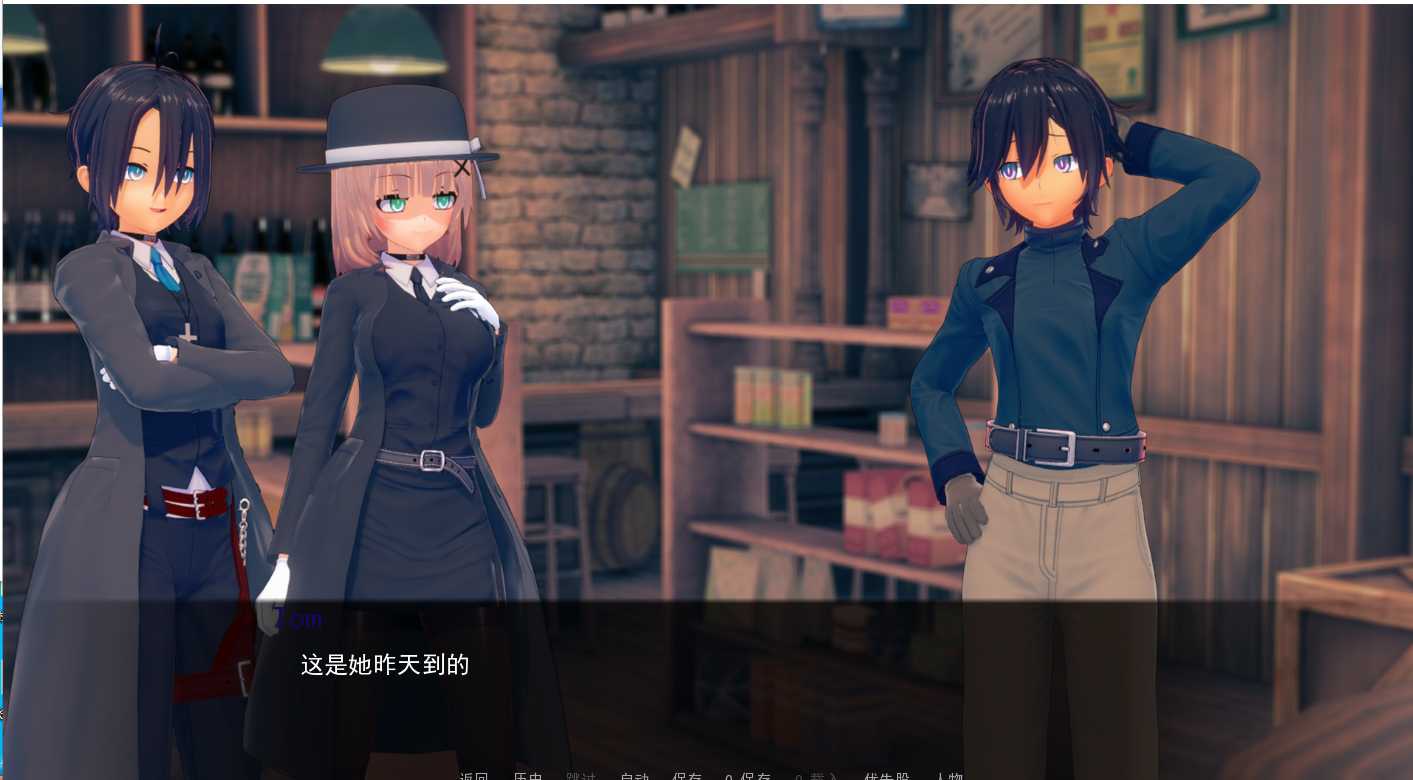Open the 优先股 preferences menu
Image resolution: width=1413 pixels, height=780 pixels.
887,776
